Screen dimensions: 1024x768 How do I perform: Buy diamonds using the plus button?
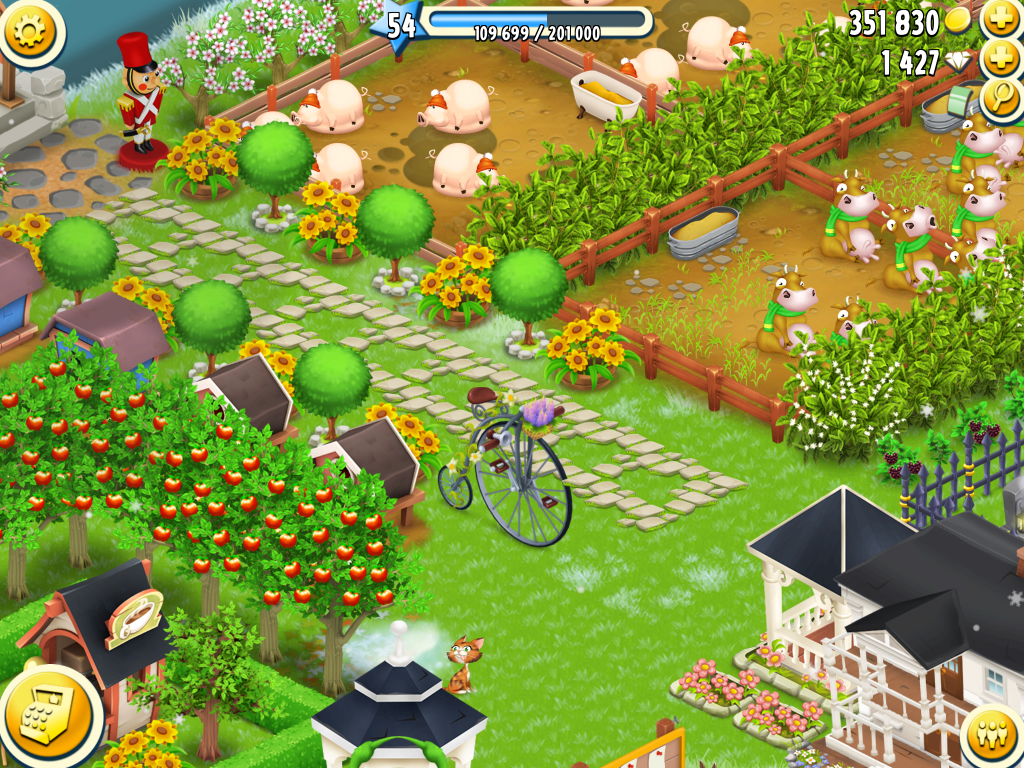pyautogui.click(x=1001, y=59)
